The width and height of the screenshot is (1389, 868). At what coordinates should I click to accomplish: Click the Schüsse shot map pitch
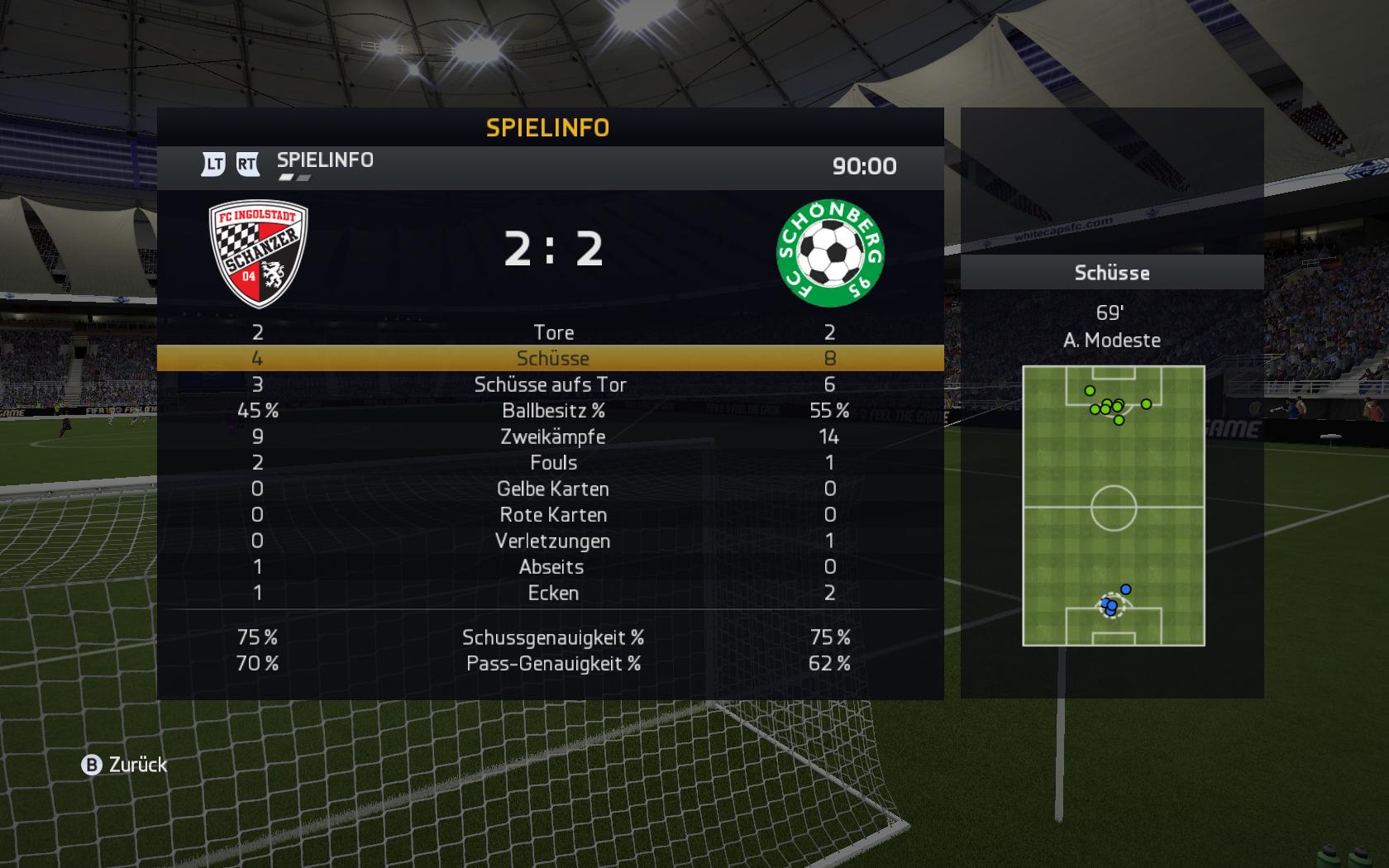(x=1113, y=505)
